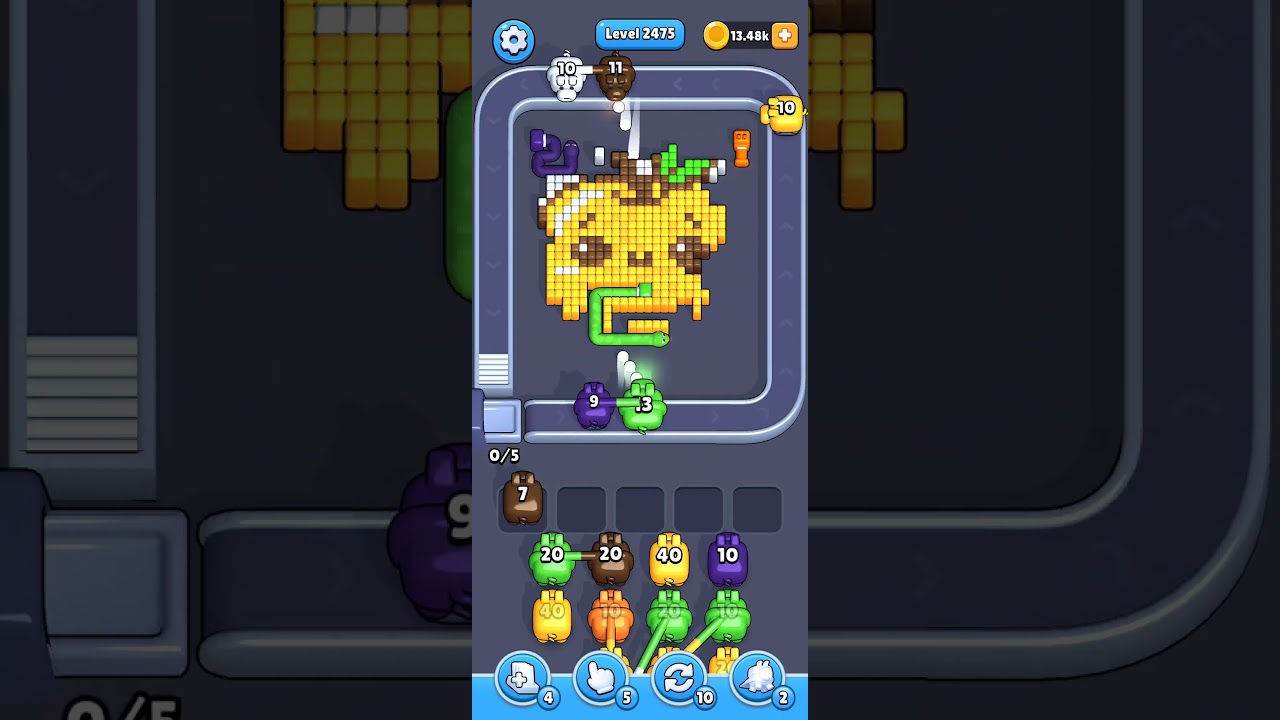
Task: Select the add-worm booster with 4 charges
Action: click(522, 679)
